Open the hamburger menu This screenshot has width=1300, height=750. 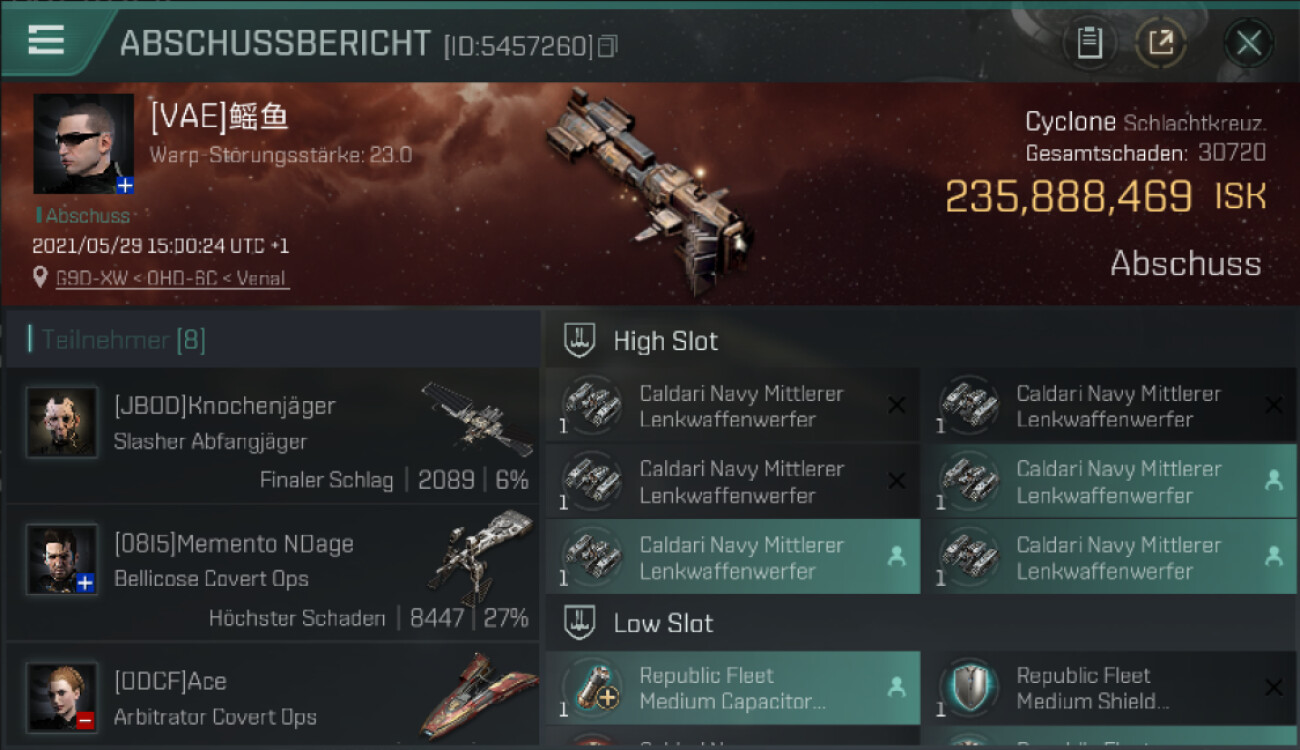tap(46, 40)
